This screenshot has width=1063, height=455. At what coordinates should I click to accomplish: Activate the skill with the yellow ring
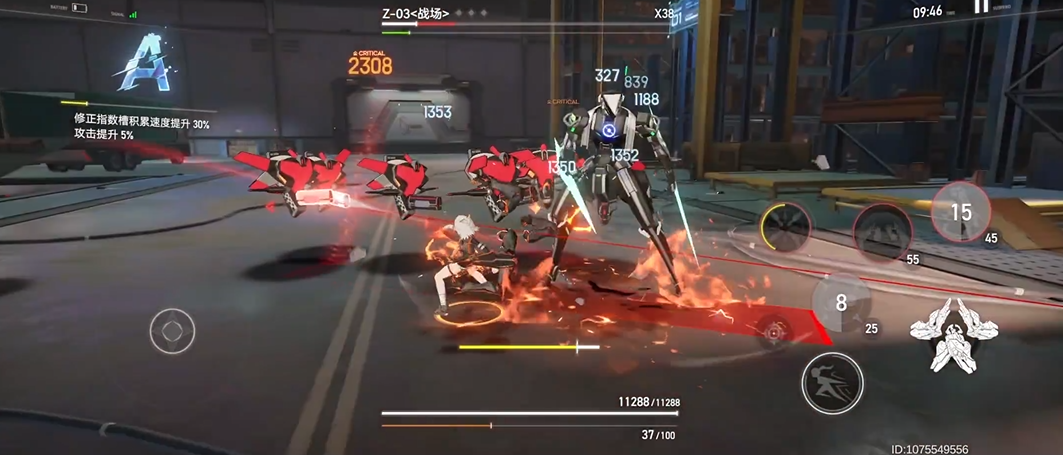click(784, 226)
